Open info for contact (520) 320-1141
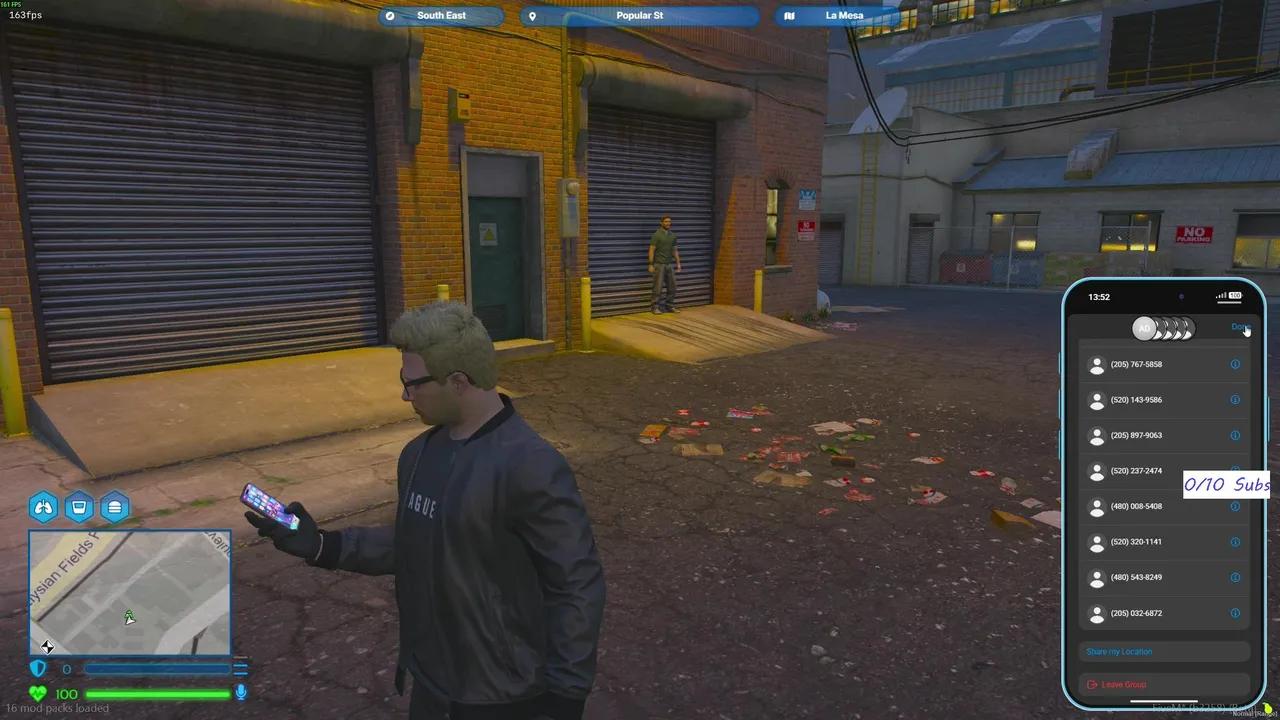This screenshot has width=1280, height=720. pyautogui.click(x=1235, y=541)
